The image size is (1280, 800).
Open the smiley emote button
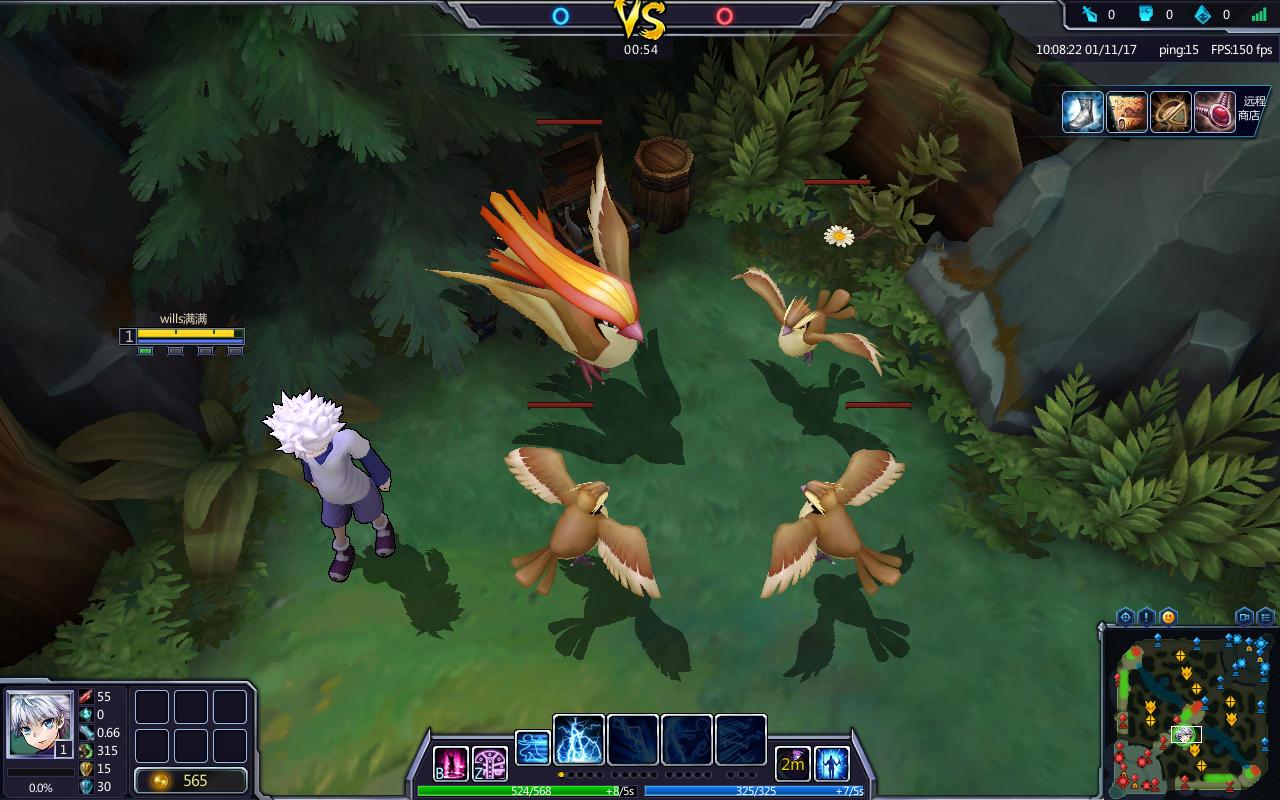tap(1168, 616)
